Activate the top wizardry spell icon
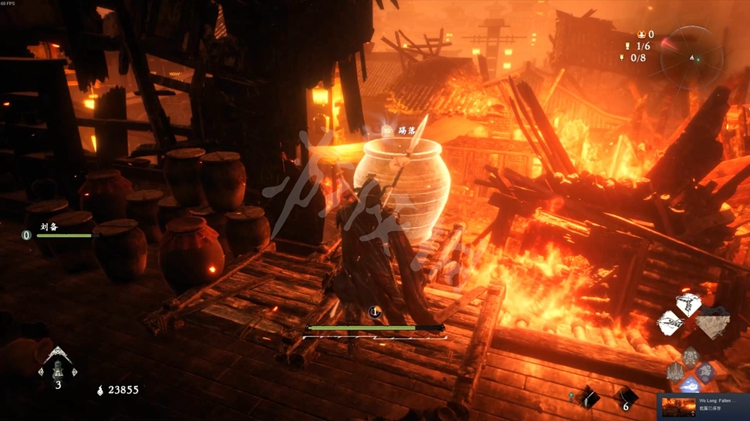750x421 pixels. [x=691, y=356]
